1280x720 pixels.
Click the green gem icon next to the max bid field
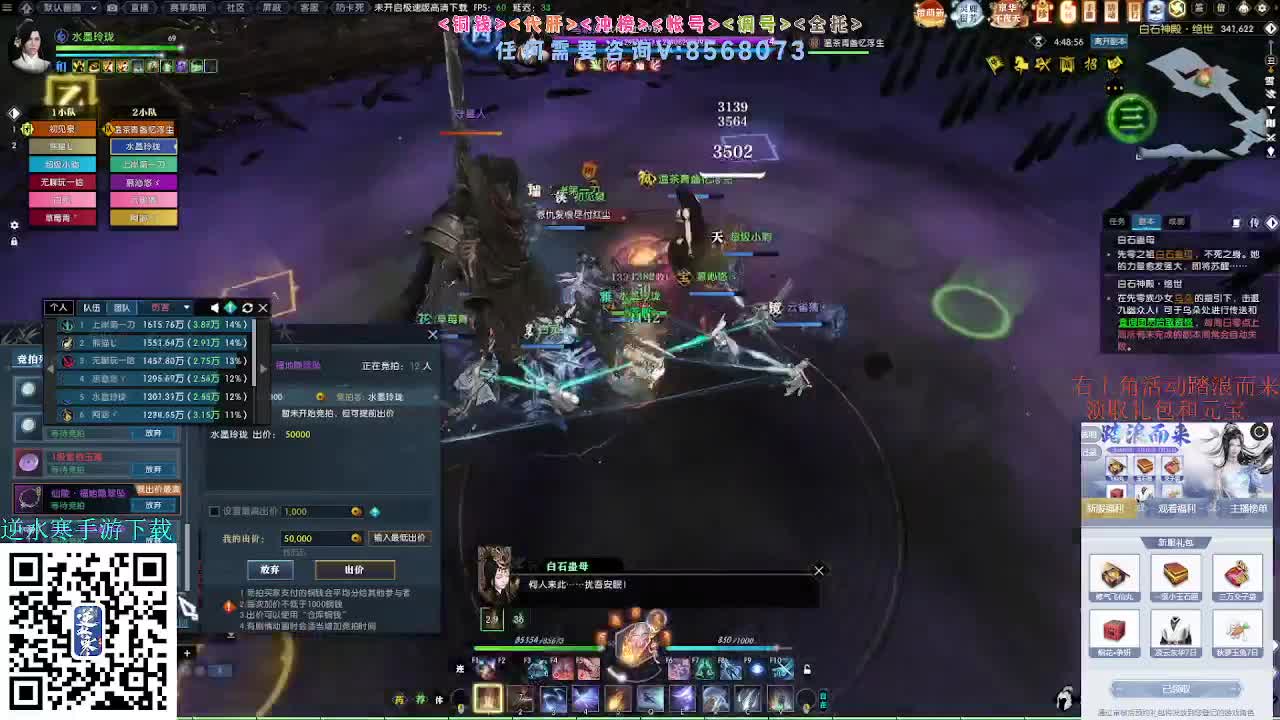pyautogui.click(x=376, y=512)
